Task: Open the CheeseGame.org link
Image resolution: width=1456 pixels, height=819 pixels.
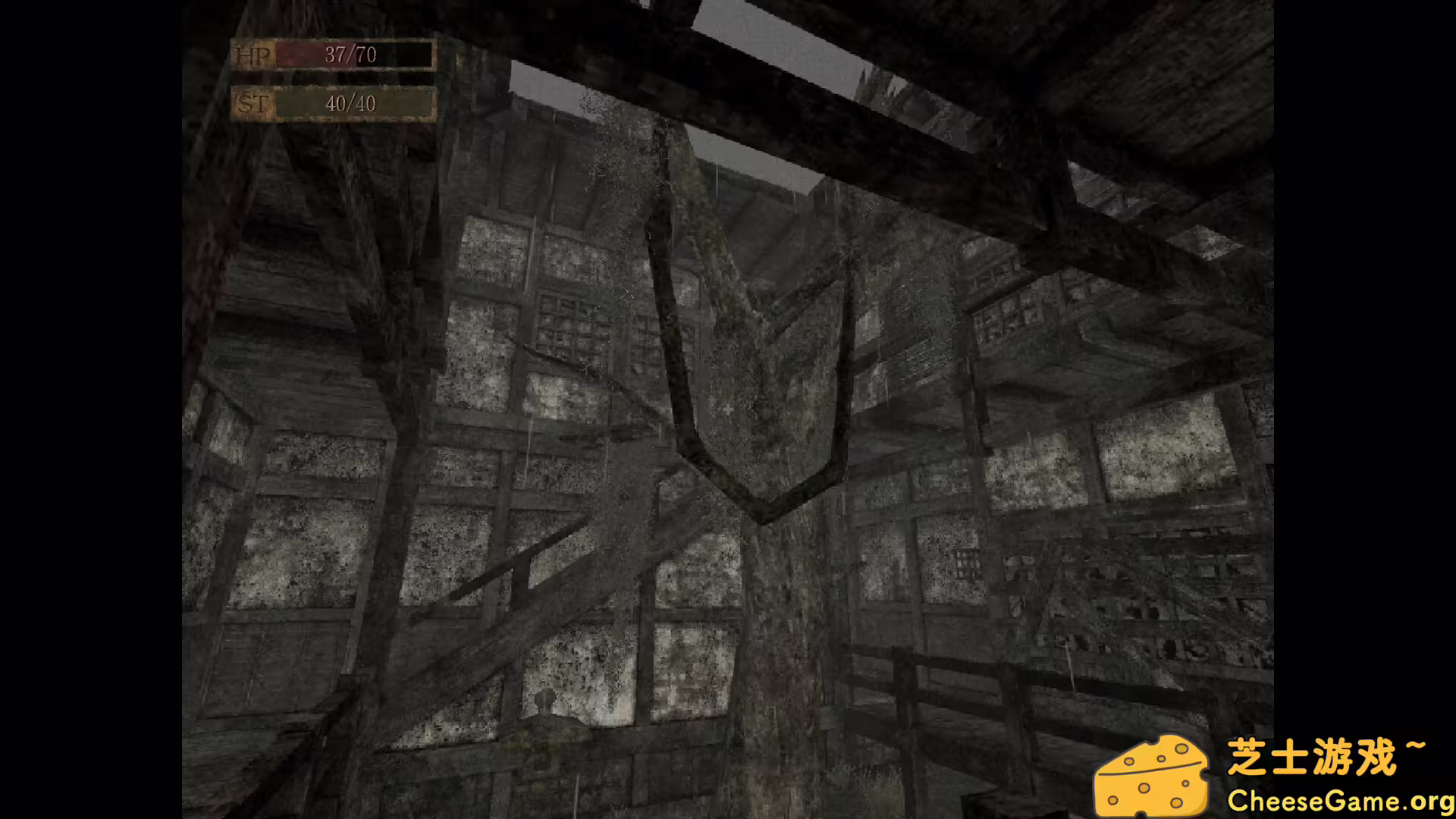Action: (x=1342, y=799)
